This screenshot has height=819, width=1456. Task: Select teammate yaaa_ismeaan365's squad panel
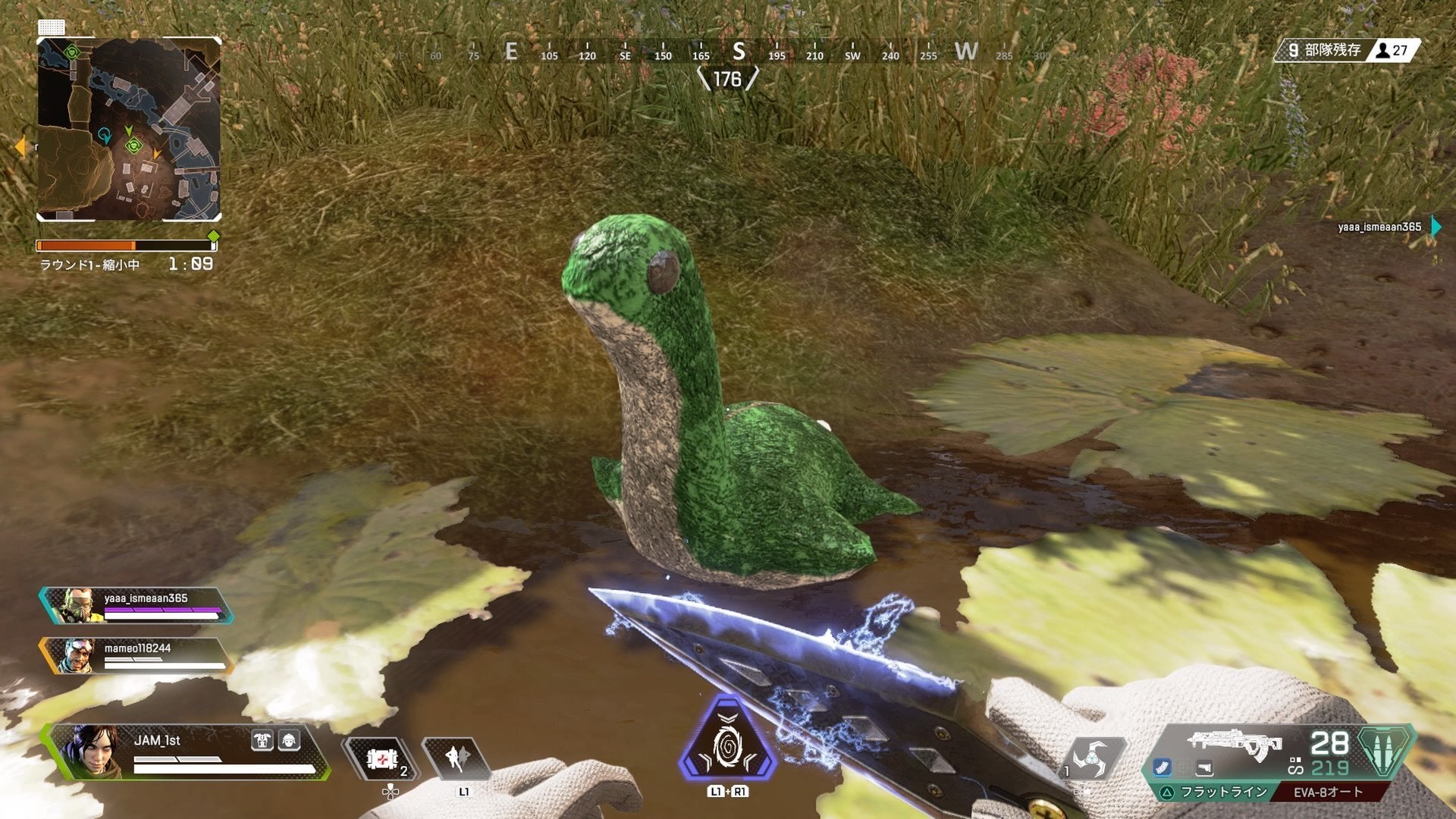[136, 606]
